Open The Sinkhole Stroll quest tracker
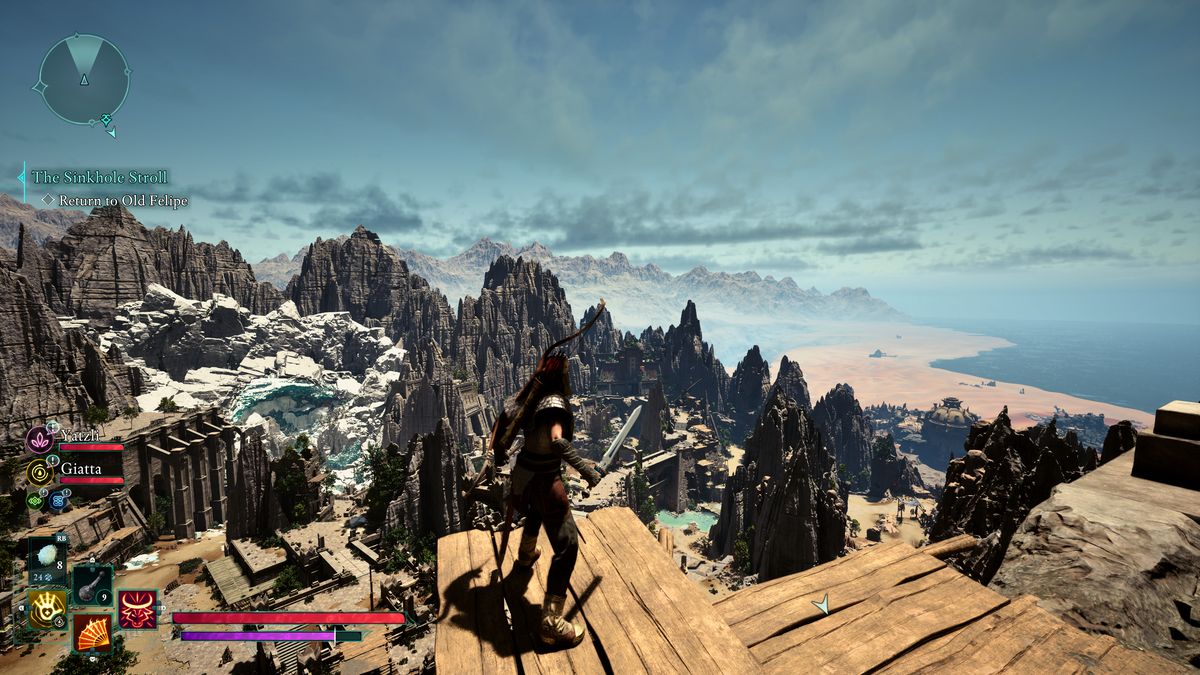Screen dimensions: 1200x675 point(99,177)
